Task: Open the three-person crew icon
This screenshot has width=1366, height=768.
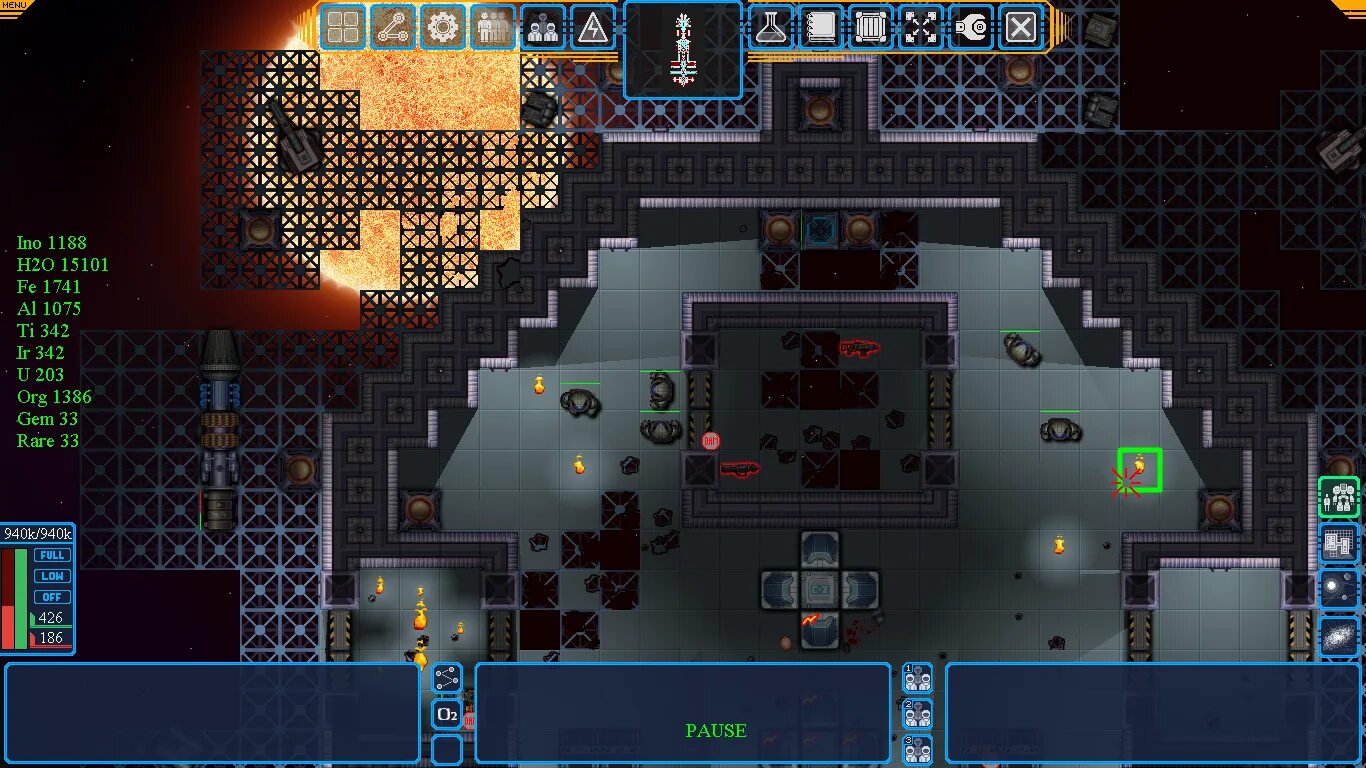Action: pos(493,27)
